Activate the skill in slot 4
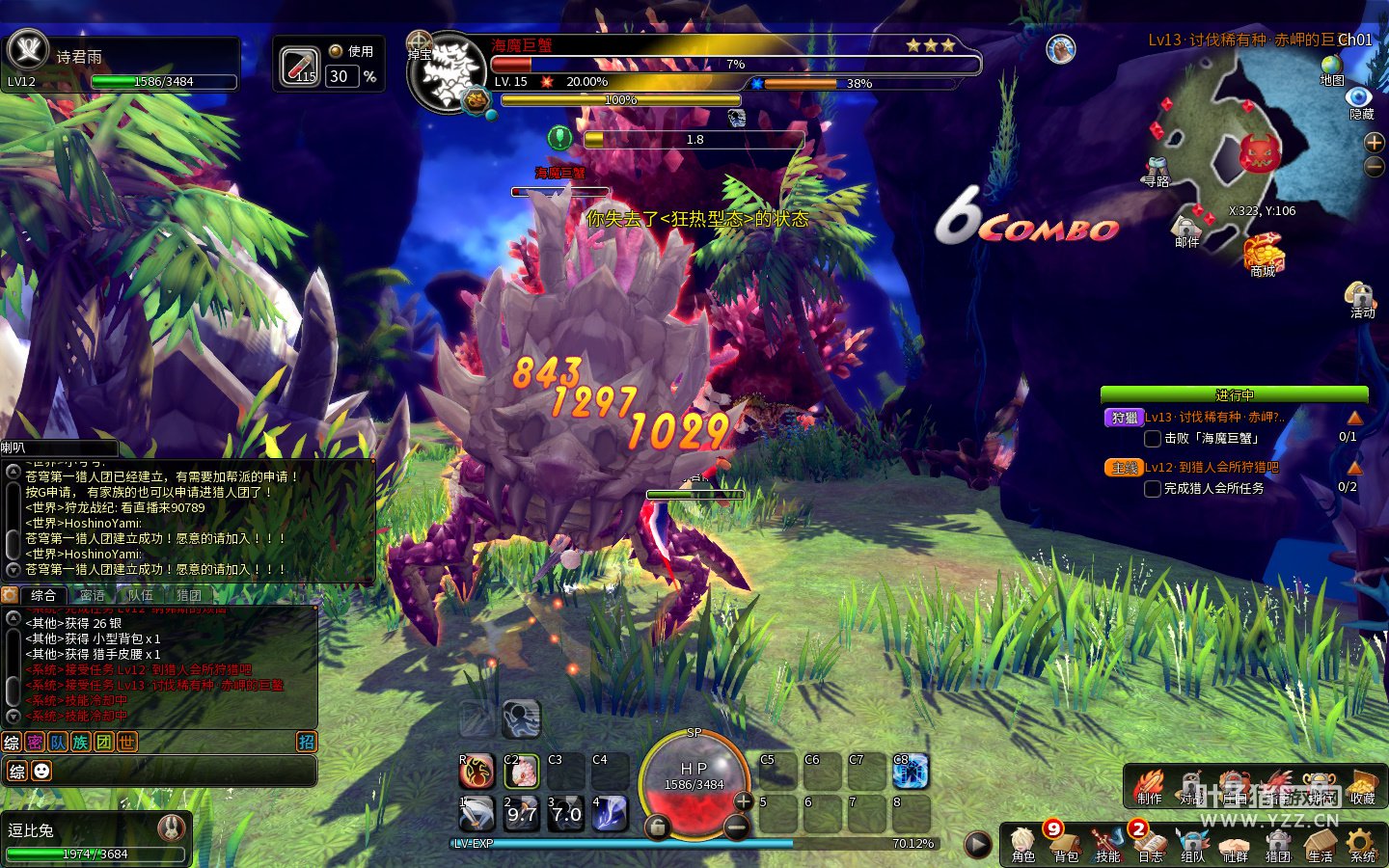The height and width of the screenshot is (868, 1389). point(610,813)
